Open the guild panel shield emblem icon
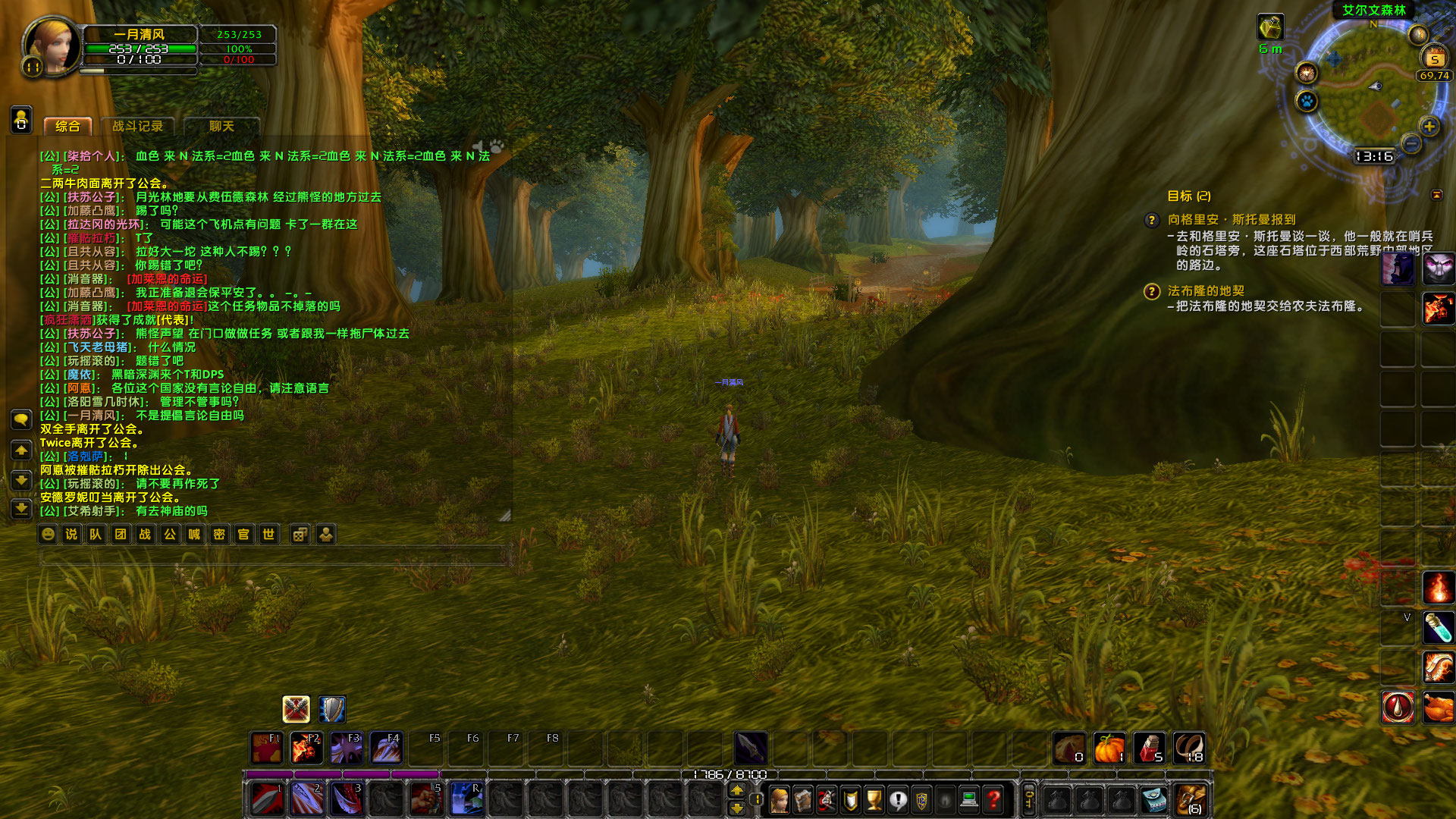Image resolution: width=1456 pixels, height=819 pixels. point(921,799)
